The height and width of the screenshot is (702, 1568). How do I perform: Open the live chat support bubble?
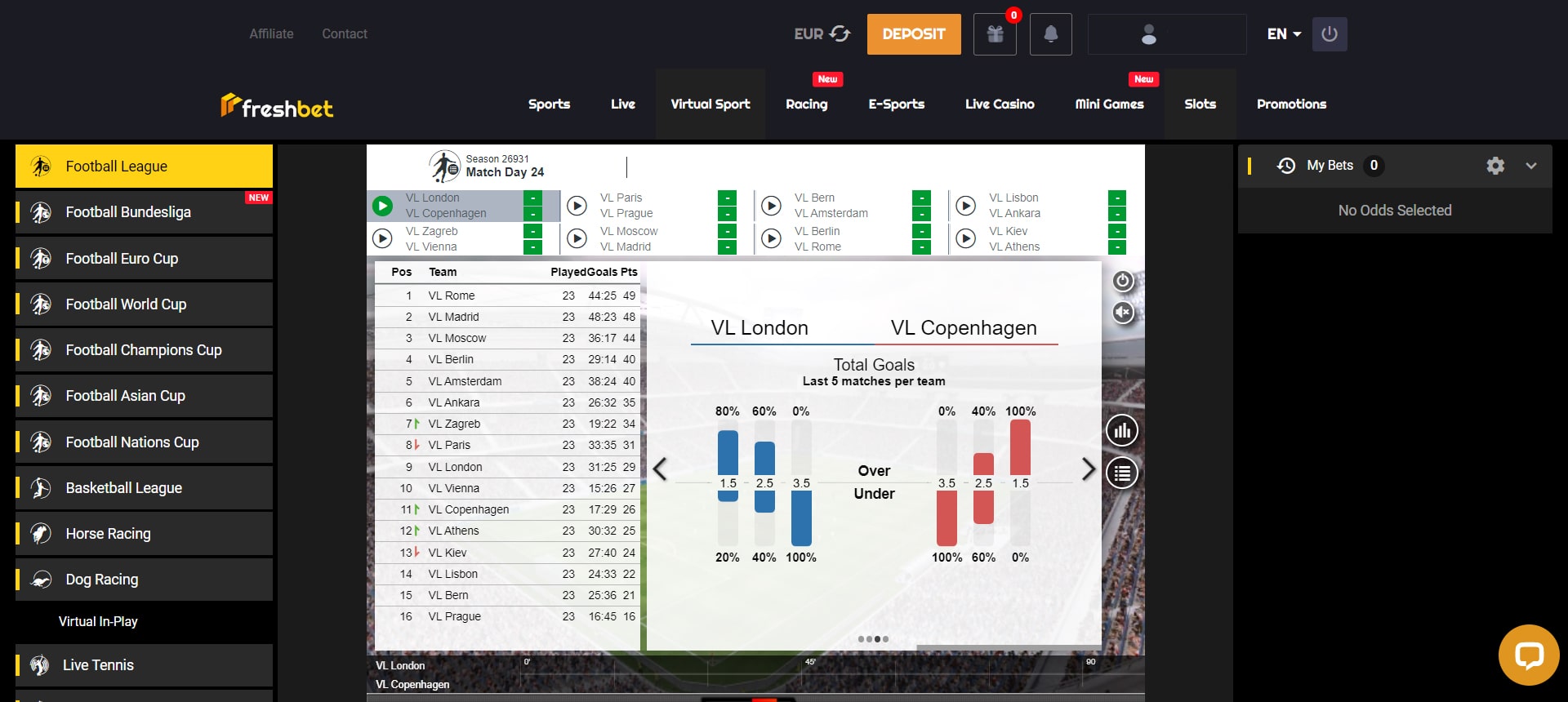click(x=1528, y=655)
